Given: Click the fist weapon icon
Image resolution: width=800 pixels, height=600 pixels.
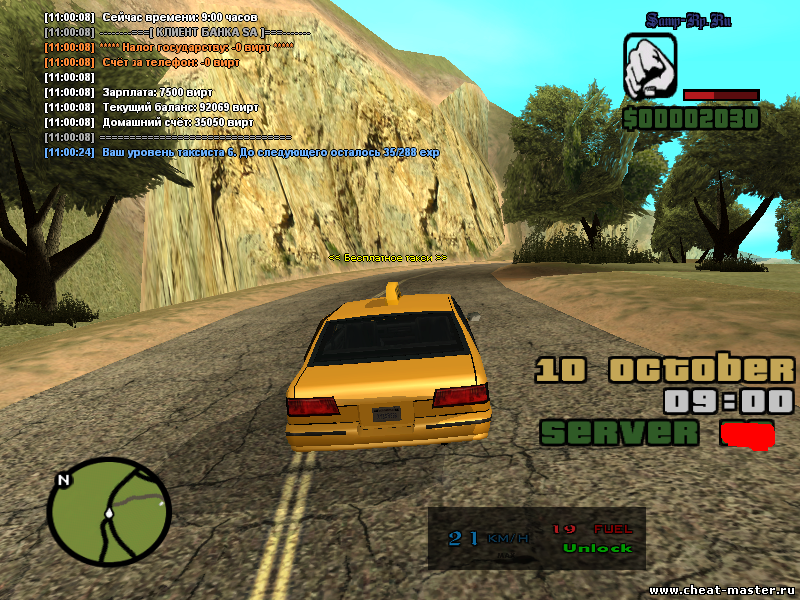Looking at the screenshot, I should point(651,67).
